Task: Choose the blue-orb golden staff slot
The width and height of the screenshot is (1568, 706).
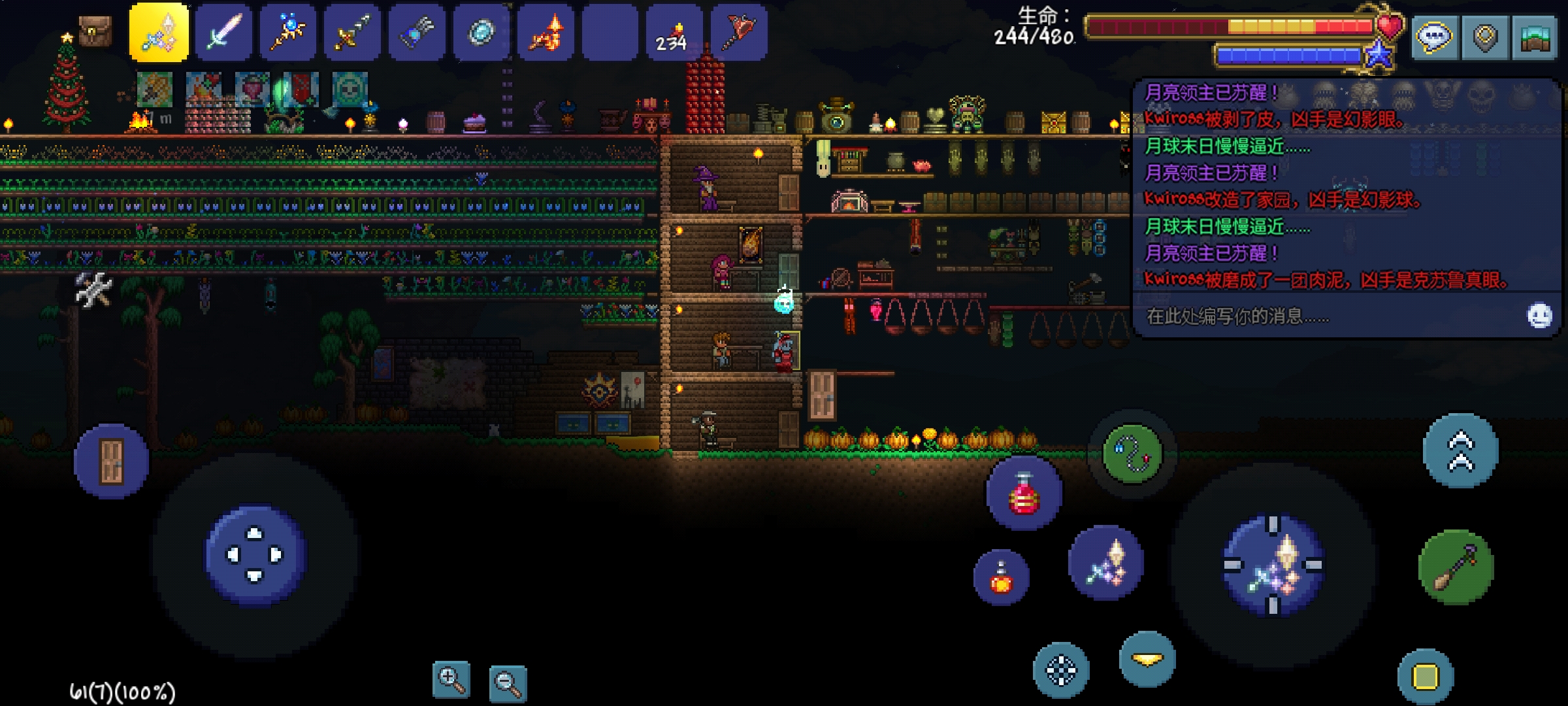Action: point(287,33)
